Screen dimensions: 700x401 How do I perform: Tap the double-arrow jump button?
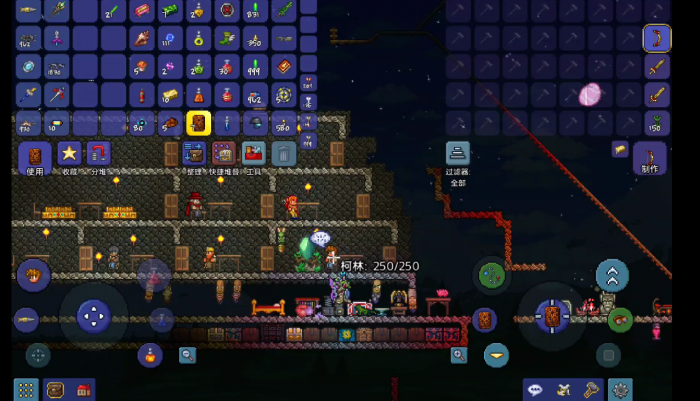coord(612,275)
